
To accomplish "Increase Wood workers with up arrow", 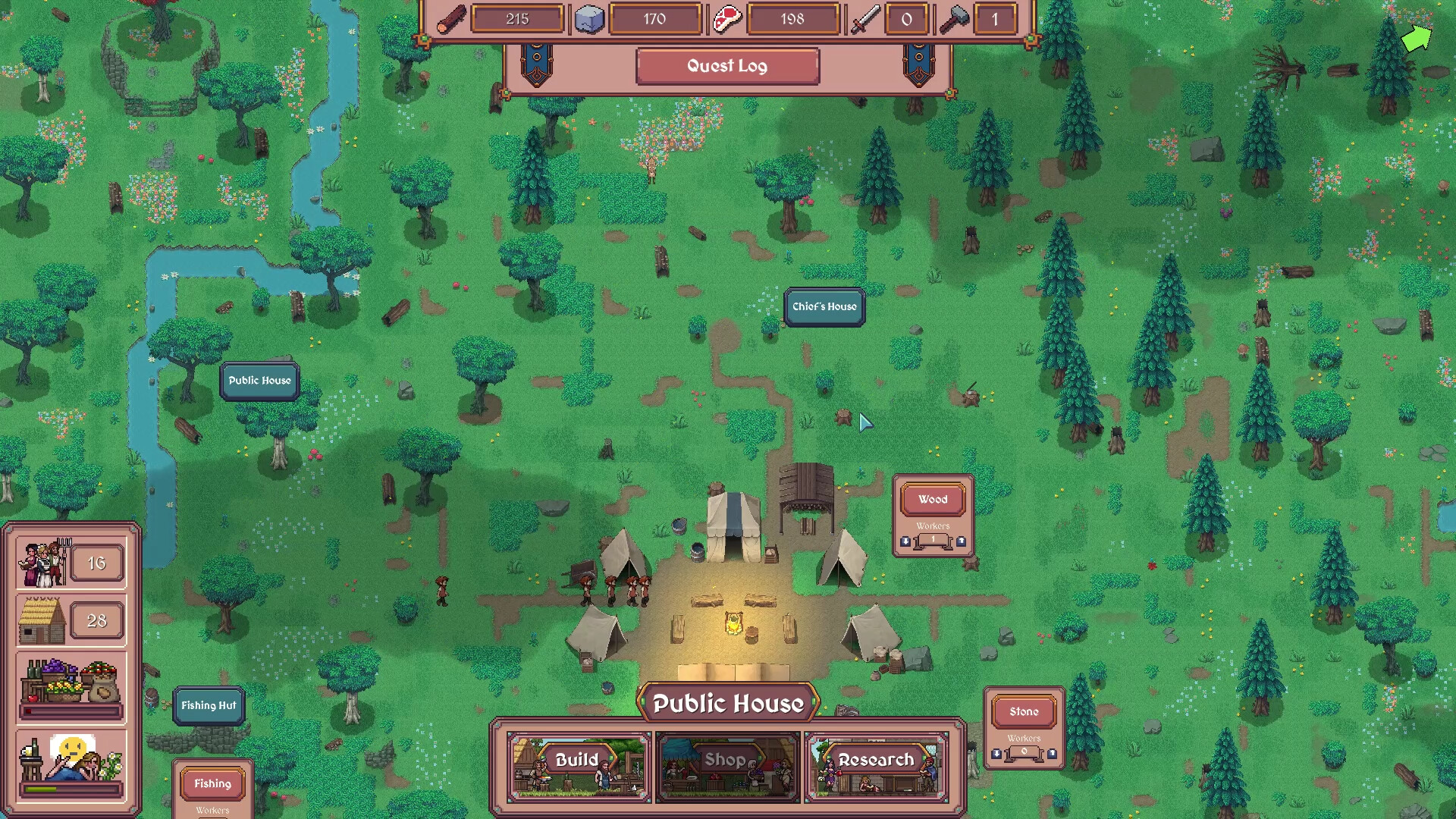I will 961,541.
